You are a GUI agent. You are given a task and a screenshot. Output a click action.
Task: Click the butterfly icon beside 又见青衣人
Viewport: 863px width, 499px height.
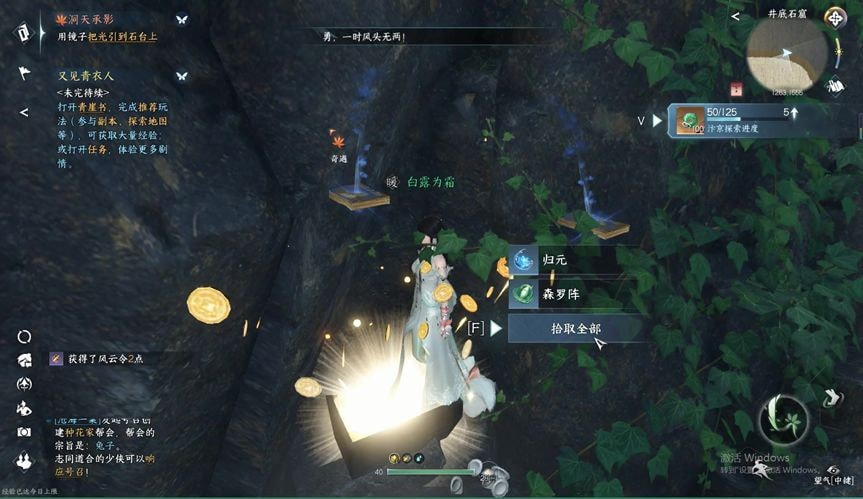click(x=182, y=75)
